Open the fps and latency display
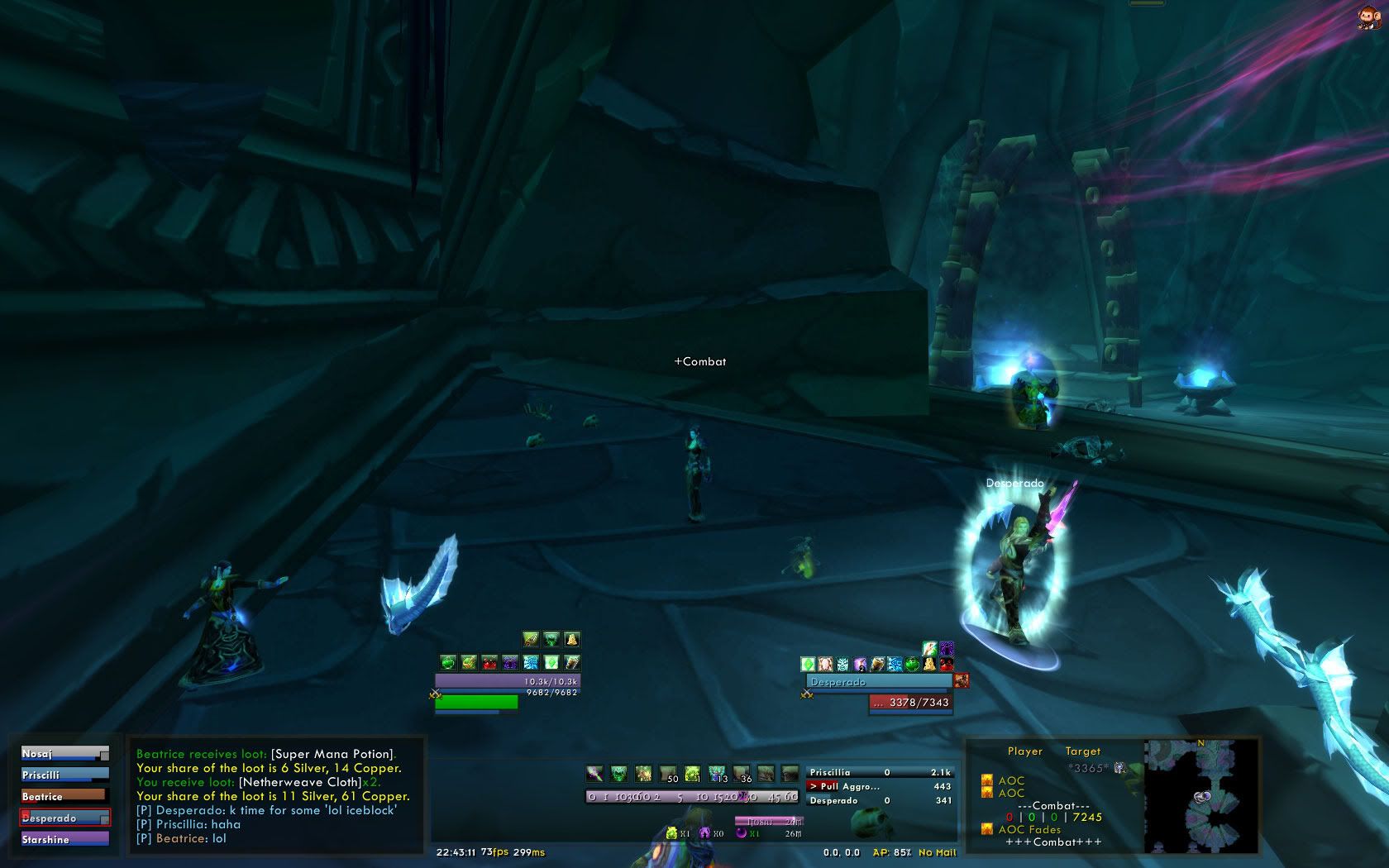1389x868 pixels. [513, 852]
